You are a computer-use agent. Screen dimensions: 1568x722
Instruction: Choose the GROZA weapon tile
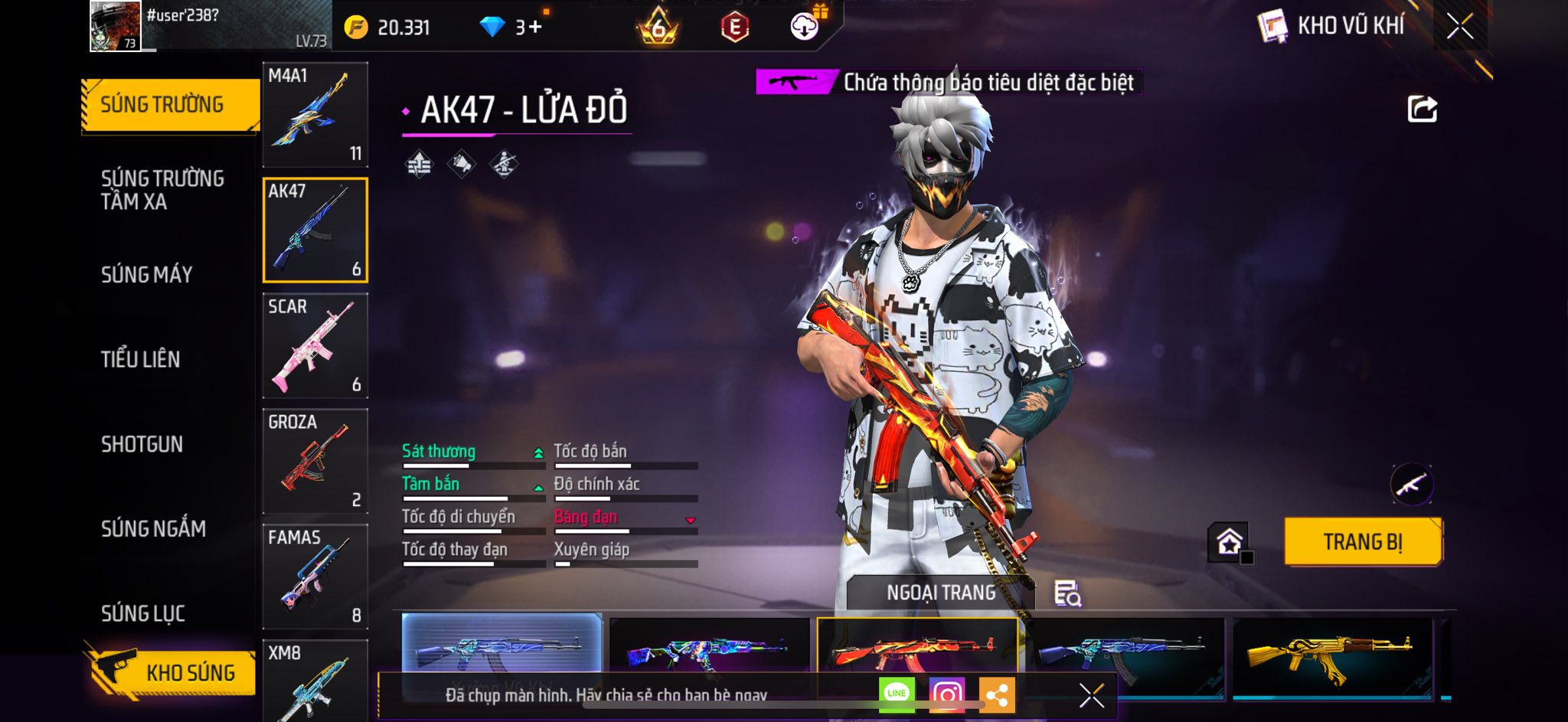point(315,461)
